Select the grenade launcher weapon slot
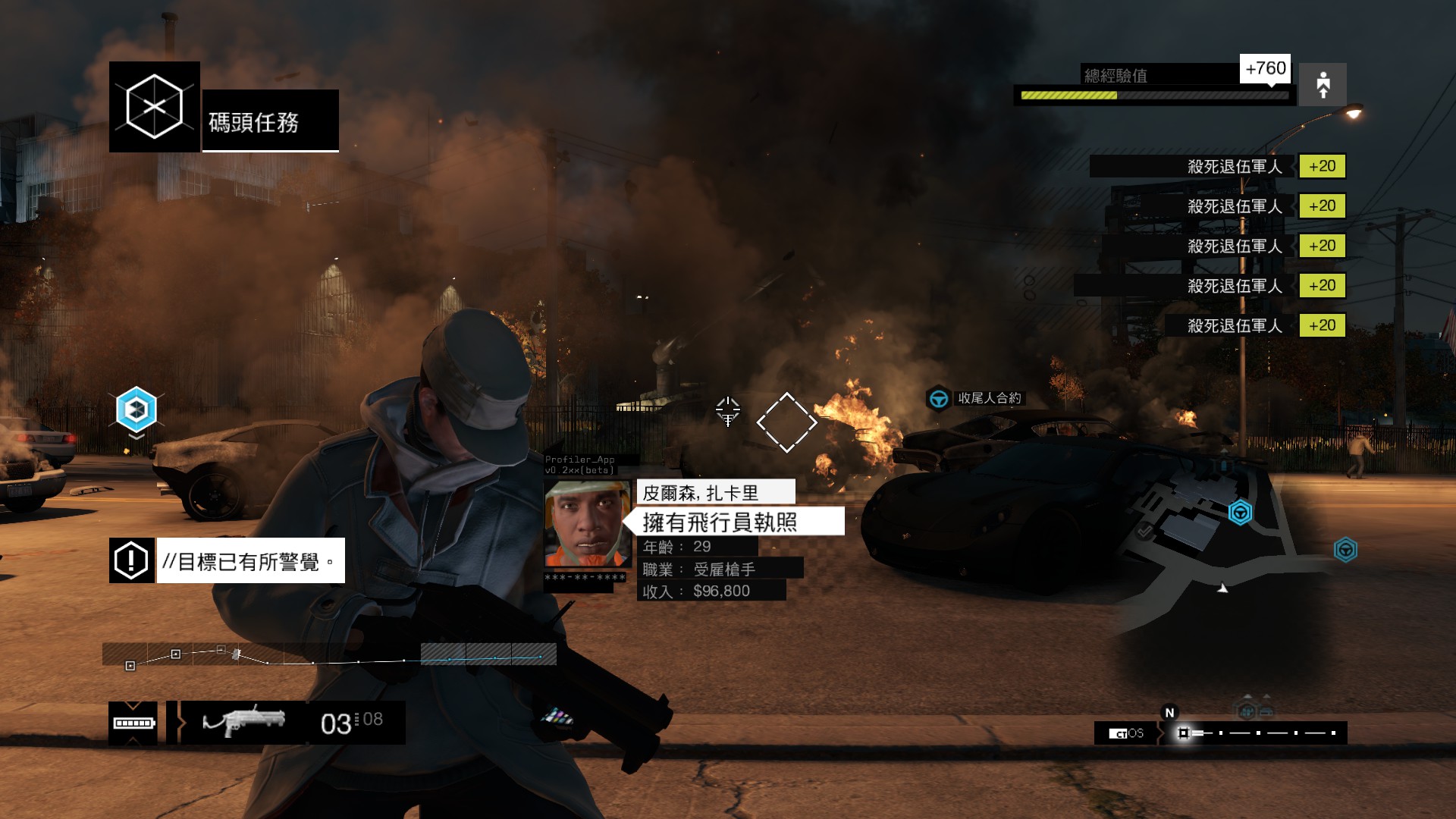Viewport: 1456px width, 819px height. pyautogui.click(x=244, y=722)
